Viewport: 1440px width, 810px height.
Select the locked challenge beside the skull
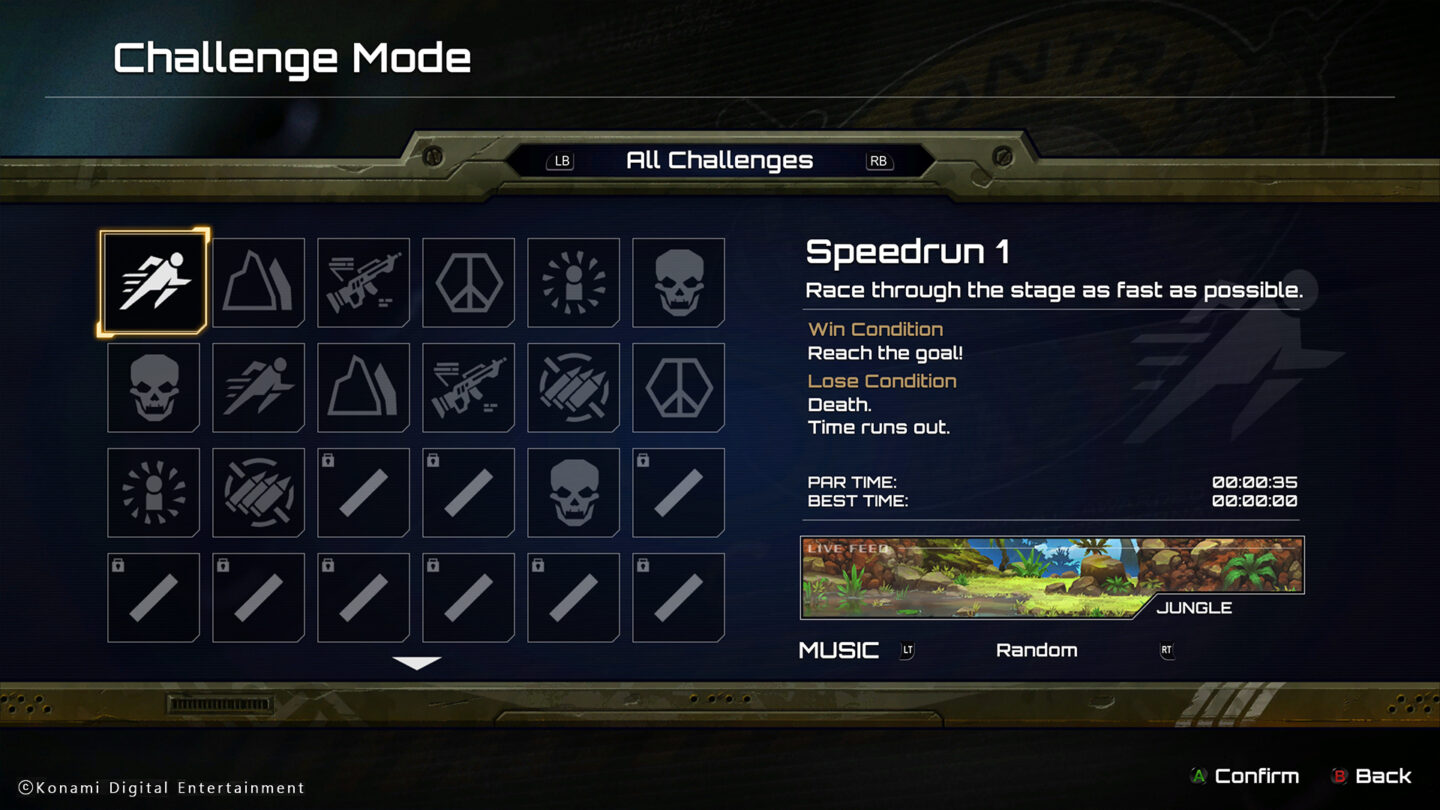coord(678,492)
